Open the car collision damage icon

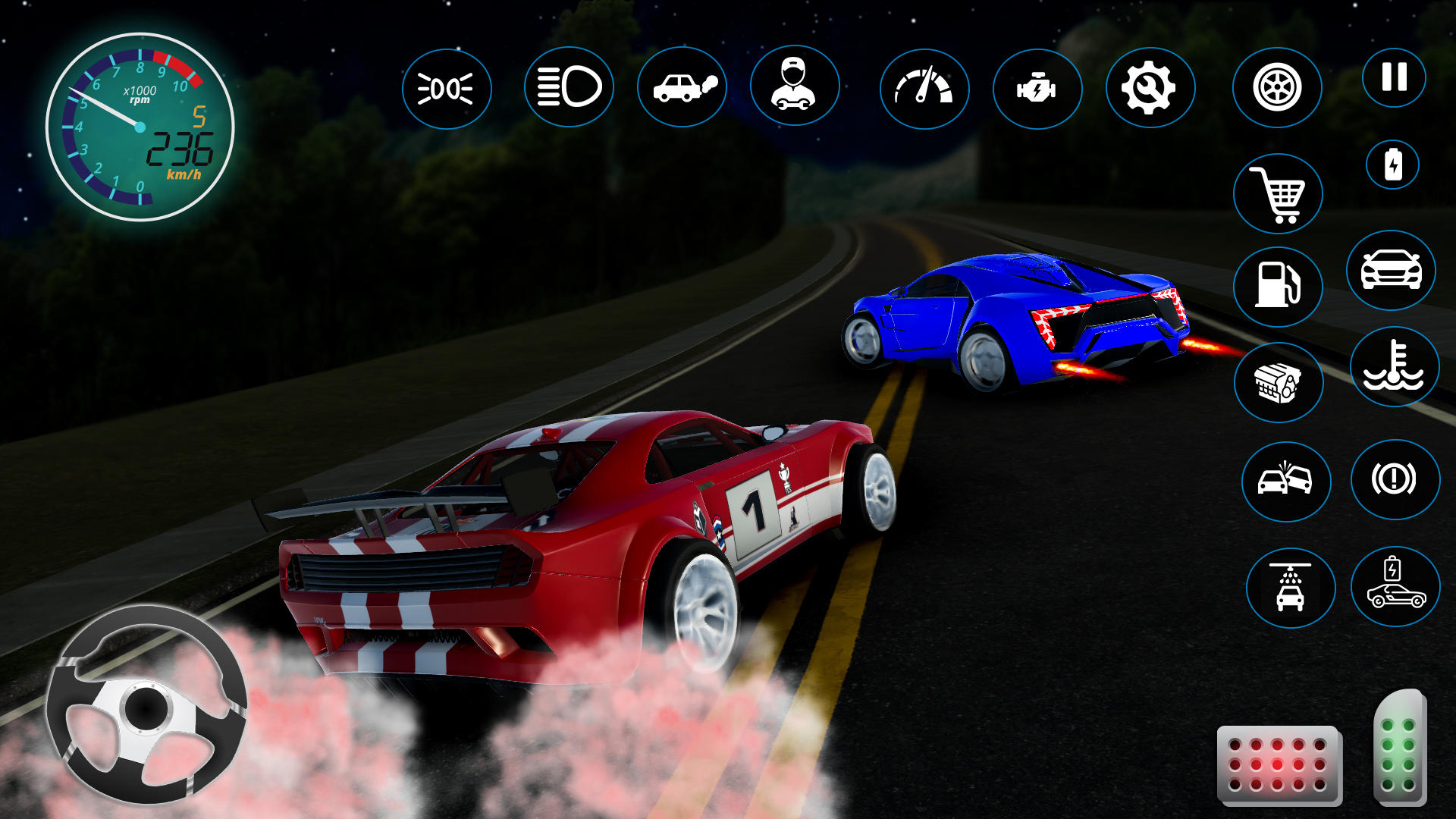click(1287, 482)
